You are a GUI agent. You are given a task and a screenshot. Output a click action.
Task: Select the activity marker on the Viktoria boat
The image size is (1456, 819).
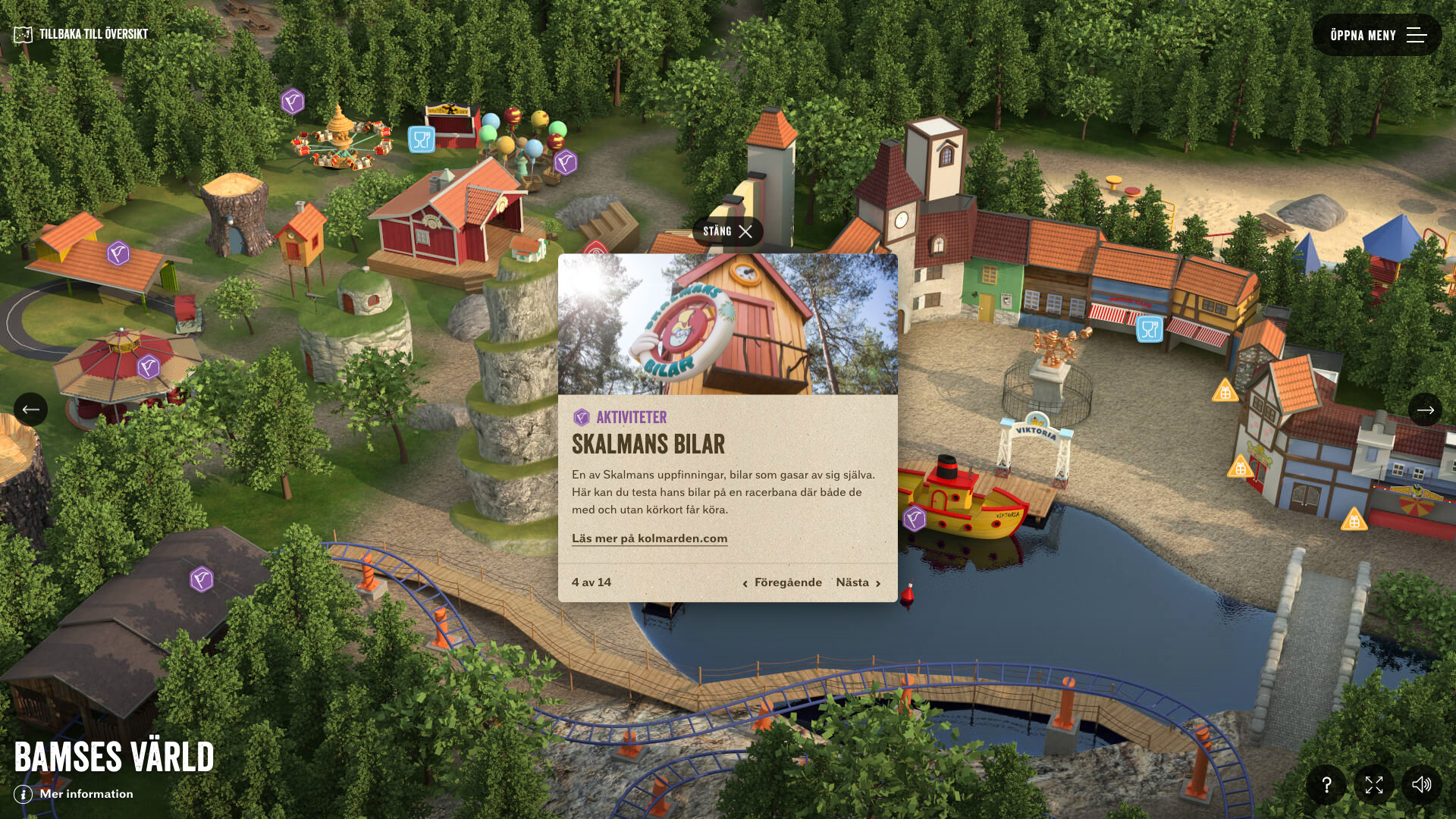(x=915, y=519)
